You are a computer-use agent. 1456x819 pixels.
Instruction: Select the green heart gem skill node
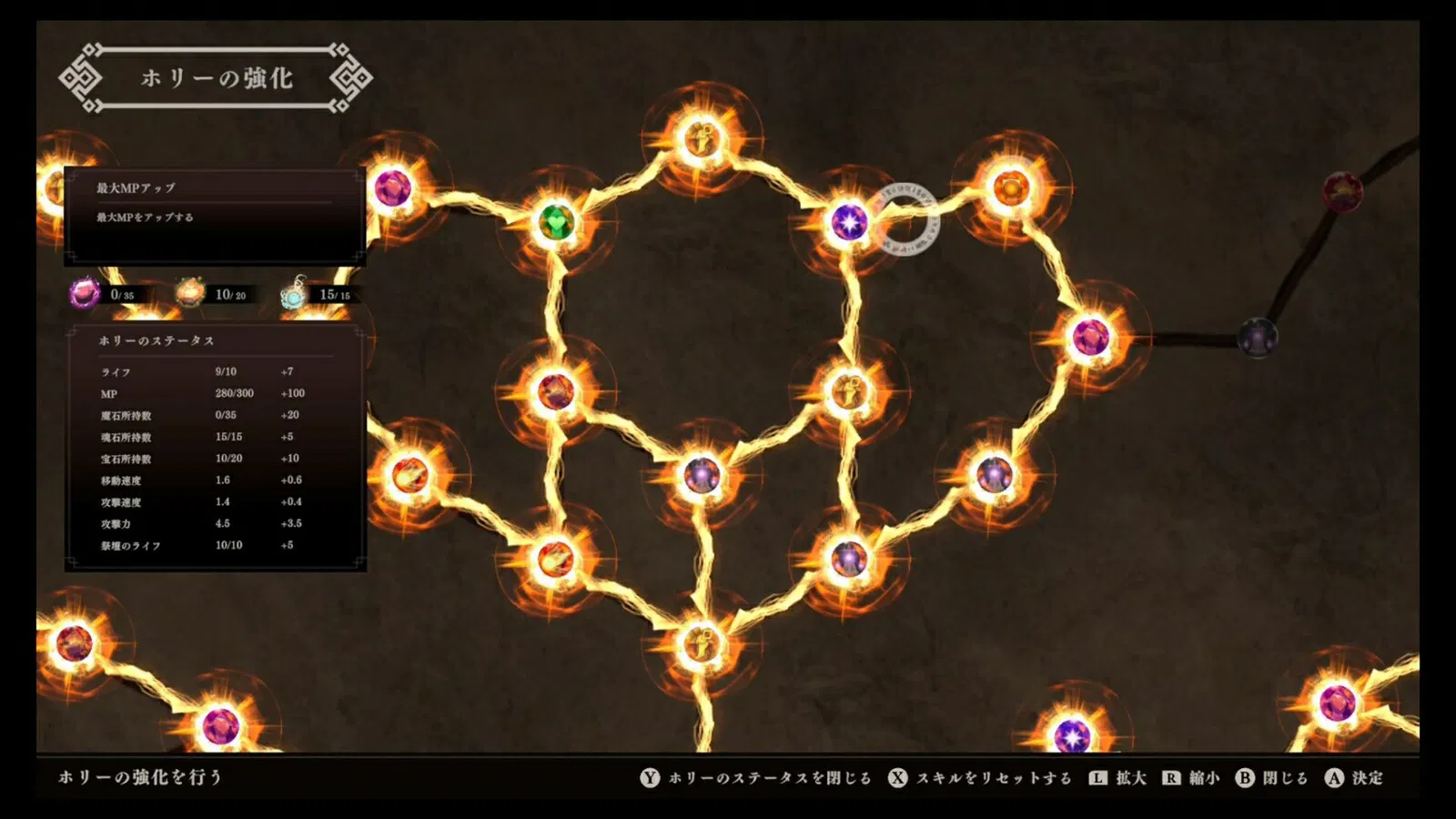point(556,222)
